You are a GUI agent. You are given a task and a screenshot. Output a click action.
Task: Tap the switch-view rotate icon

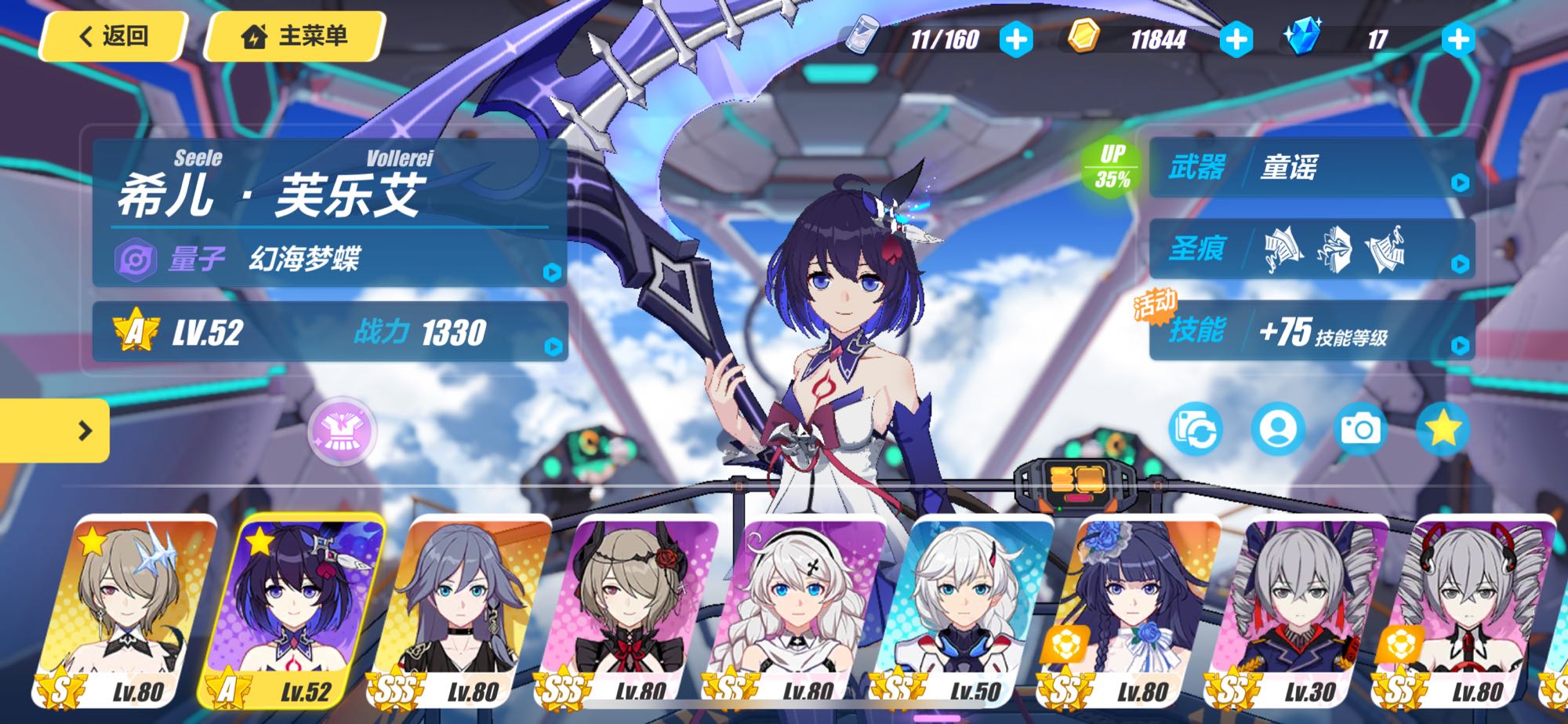[1196, 428]
